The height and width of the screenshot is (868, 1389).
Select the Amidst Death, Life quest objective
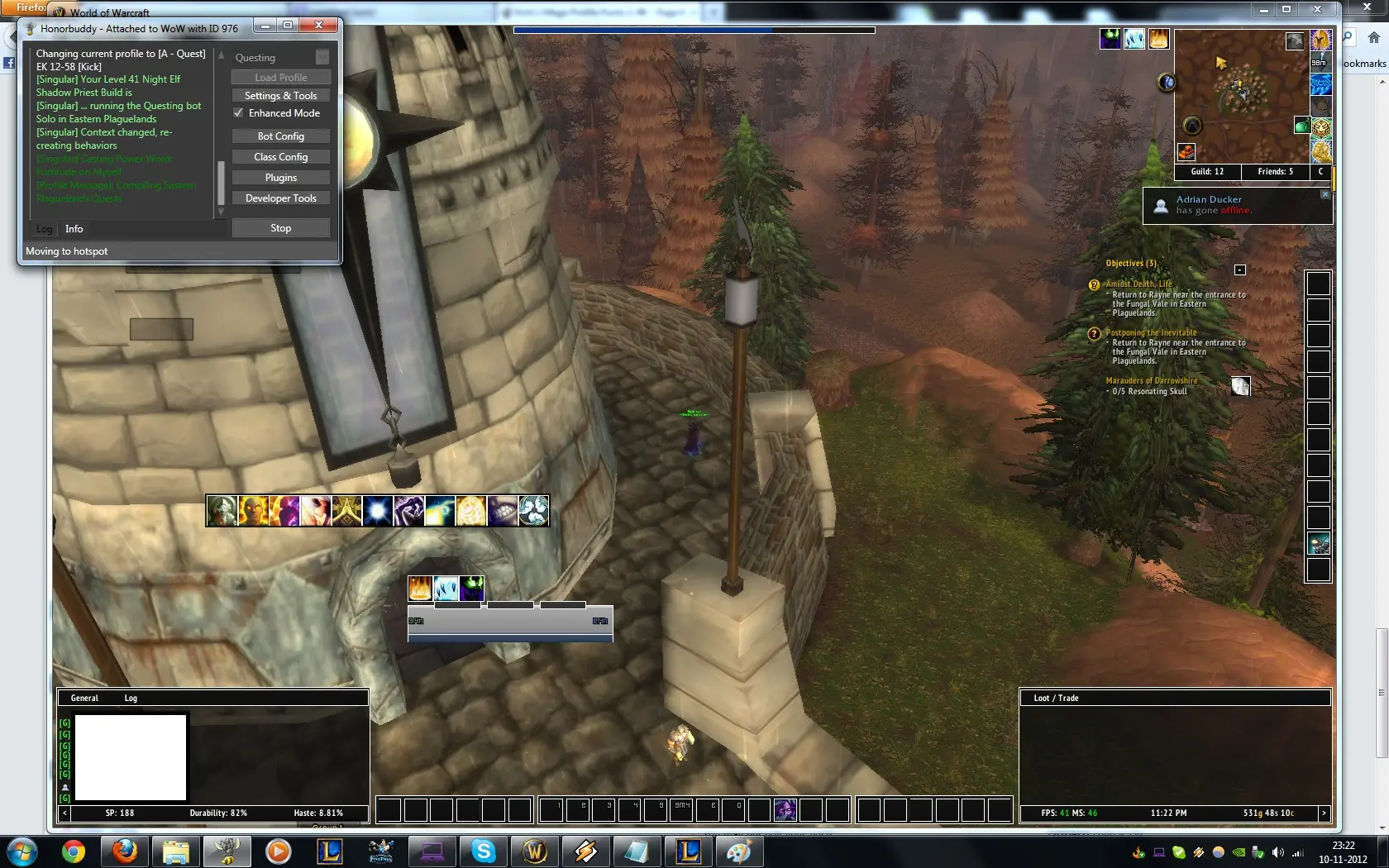pyautogui.click(x=1138, y=284)
